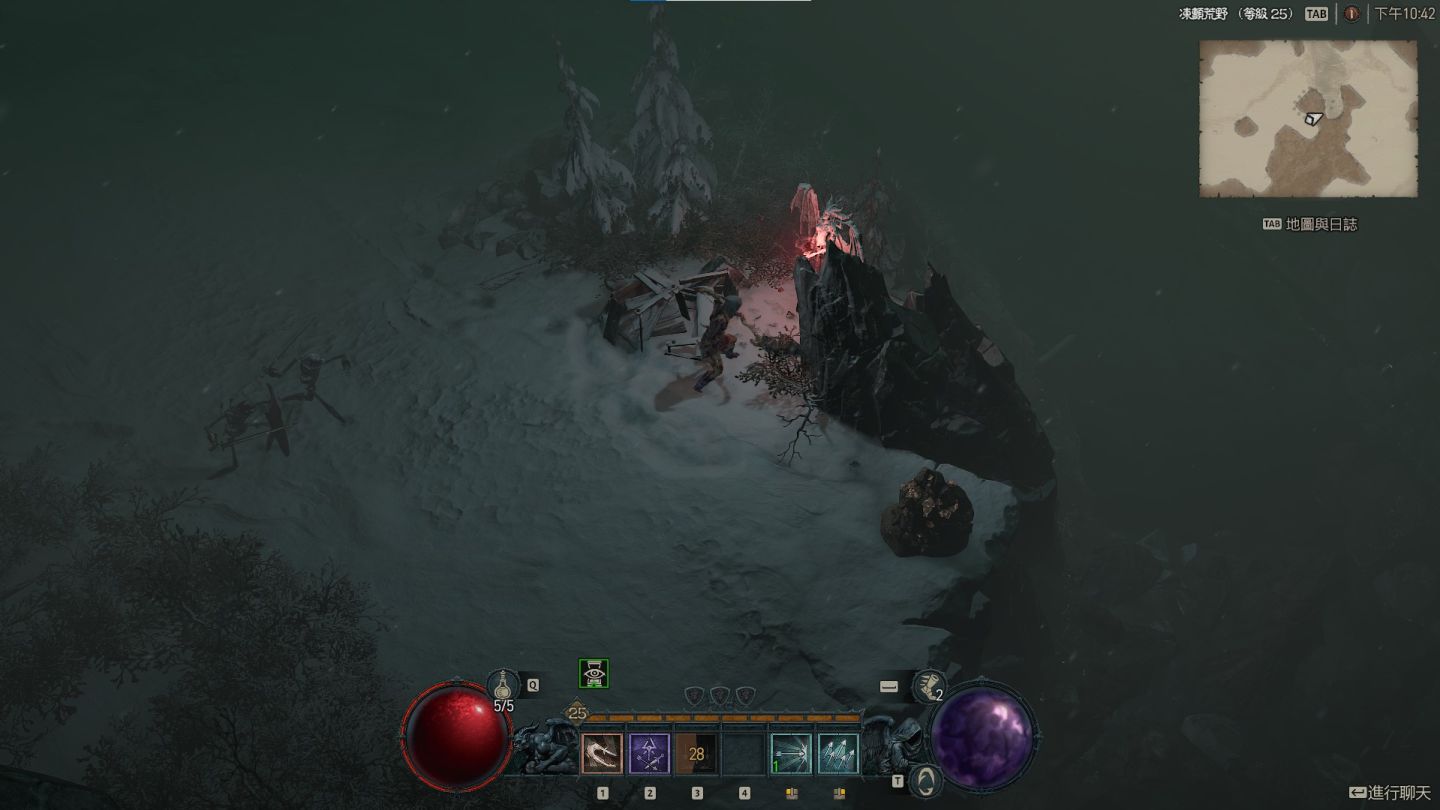Image resolution: width=1440 pixels, height=810 pixels.
Task: Click the world tier icon beside clock
Action: pyautogui.click(x=1351, y=14)
